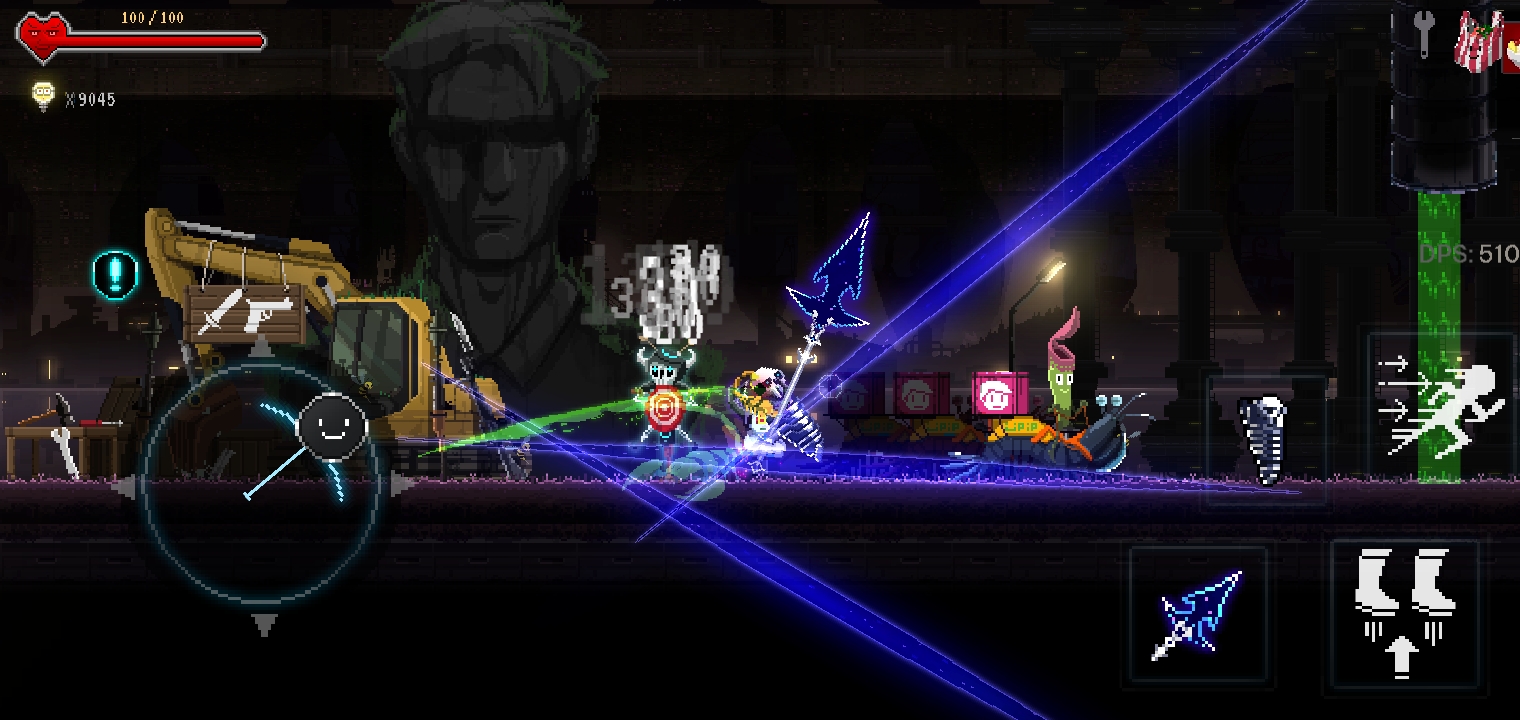Attack with the blue spear weapon button
This screenshot has height=720, width=1520.
pos(1198,616)
